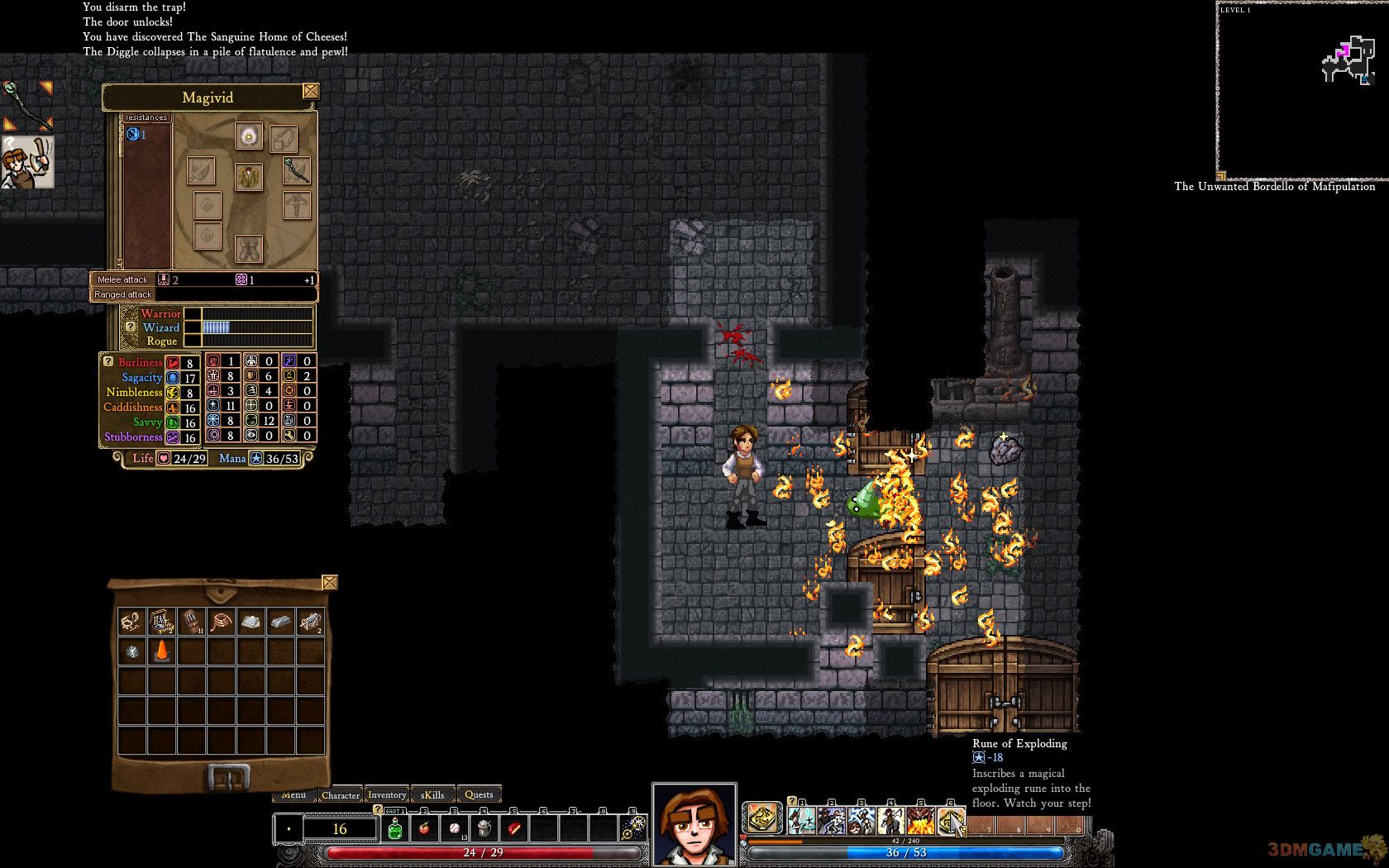Open the game Menu button

pyautogui.click(x=293, y=795)
